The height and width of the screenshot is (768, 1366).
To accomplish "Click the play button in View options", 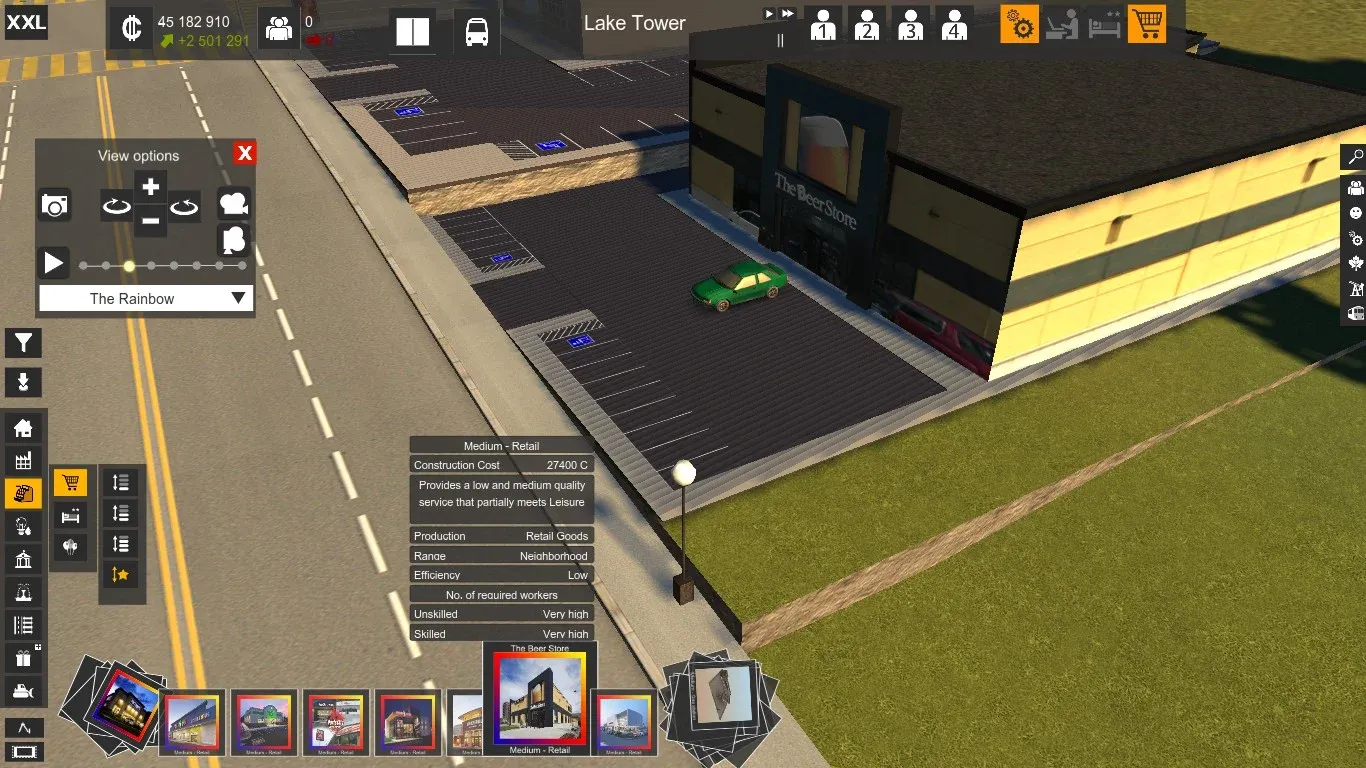I will click(x=54, y=263).
